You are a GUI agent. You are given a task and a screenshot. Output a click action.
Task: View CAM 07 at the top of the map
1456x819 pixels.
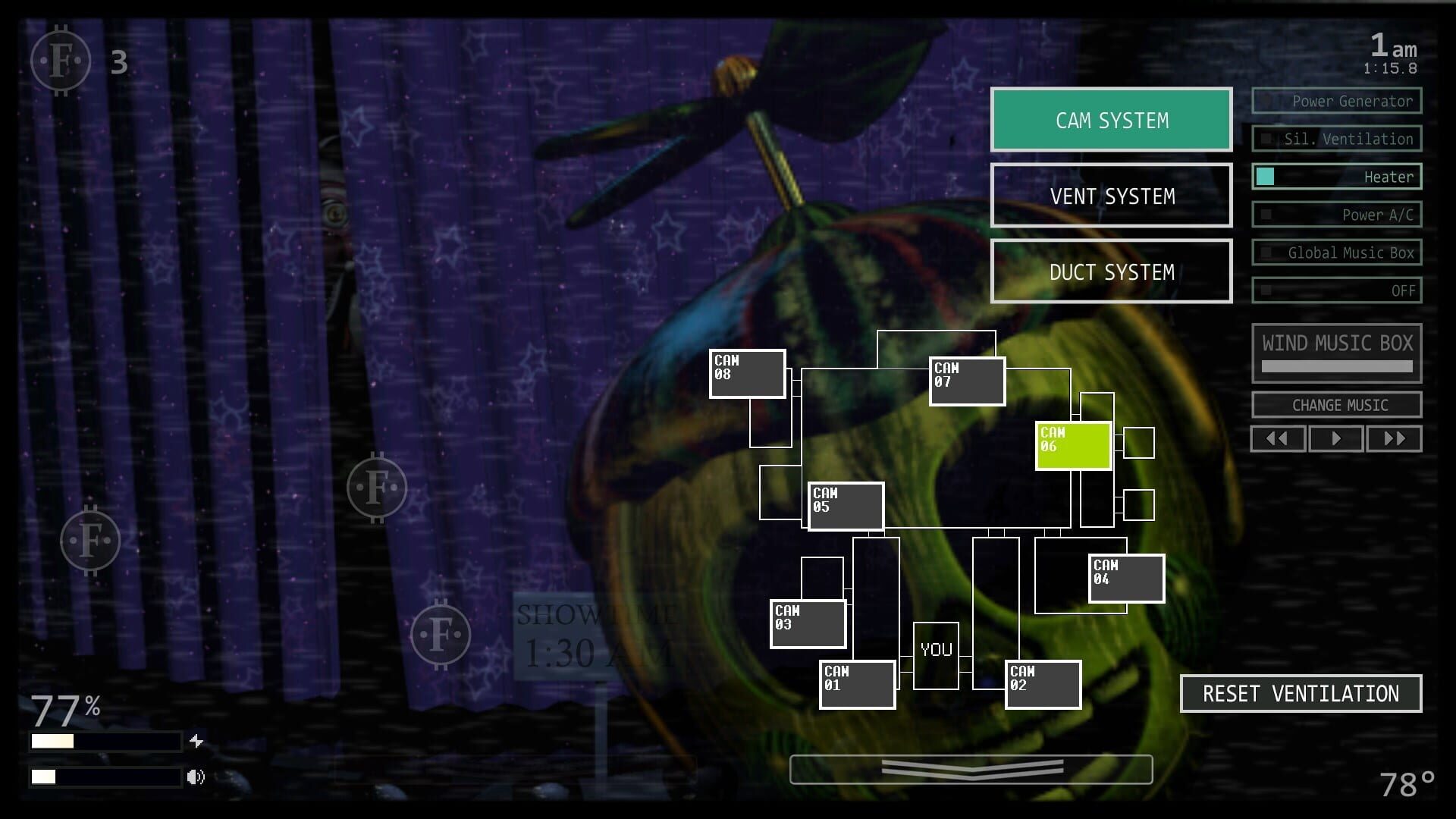point(966,380)
